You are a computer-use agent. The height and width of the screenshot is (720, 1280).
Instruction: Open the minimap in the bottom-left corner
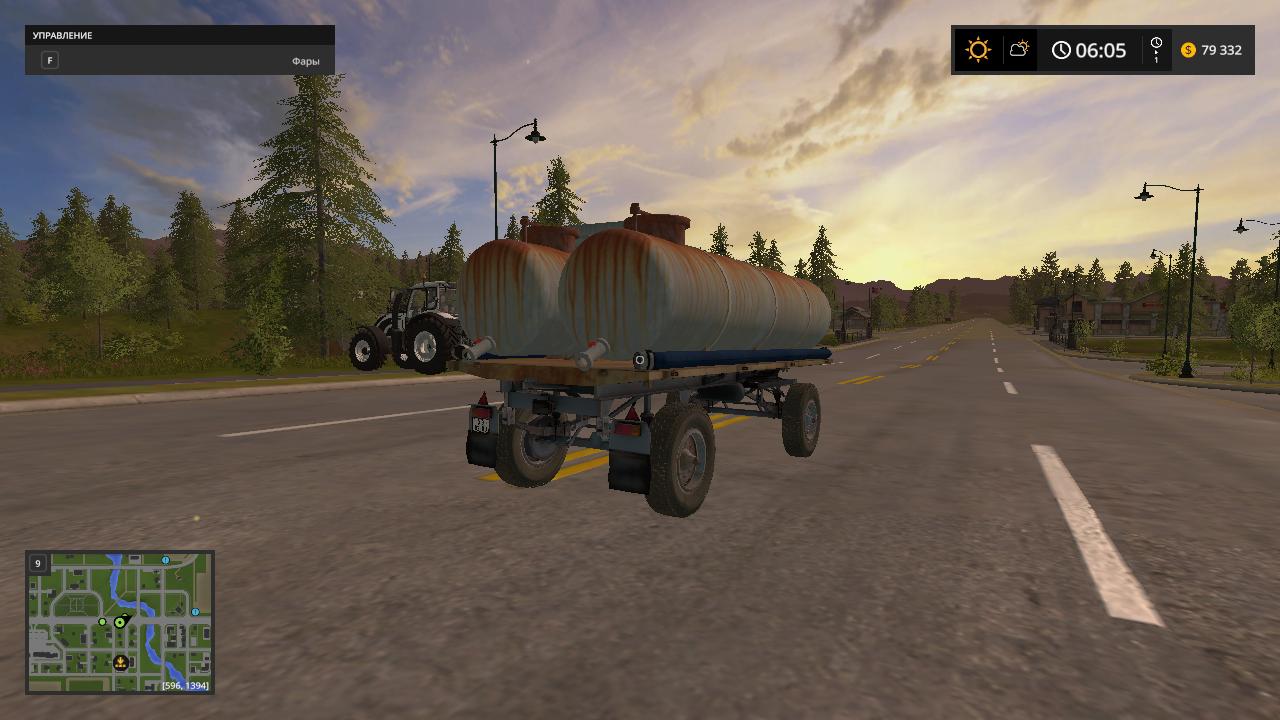(120, 622)
